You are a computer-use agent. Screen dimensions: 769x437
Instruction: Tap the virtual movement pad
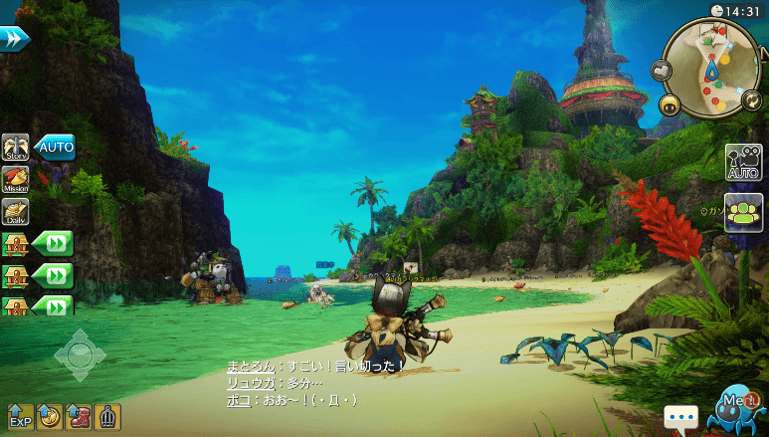point(80,355)
